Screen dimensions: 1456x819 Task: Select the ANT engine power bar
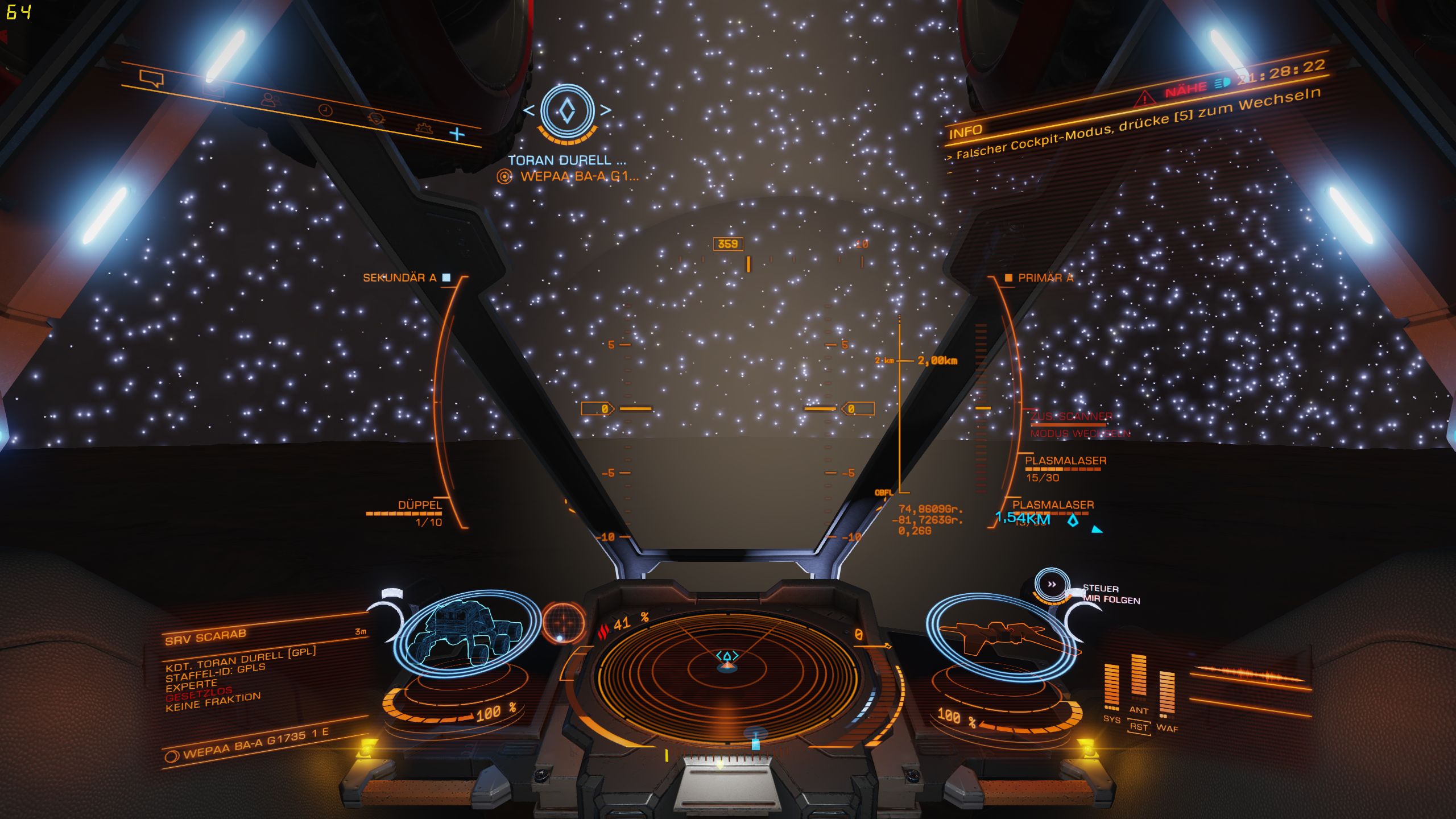point(1139,678)
